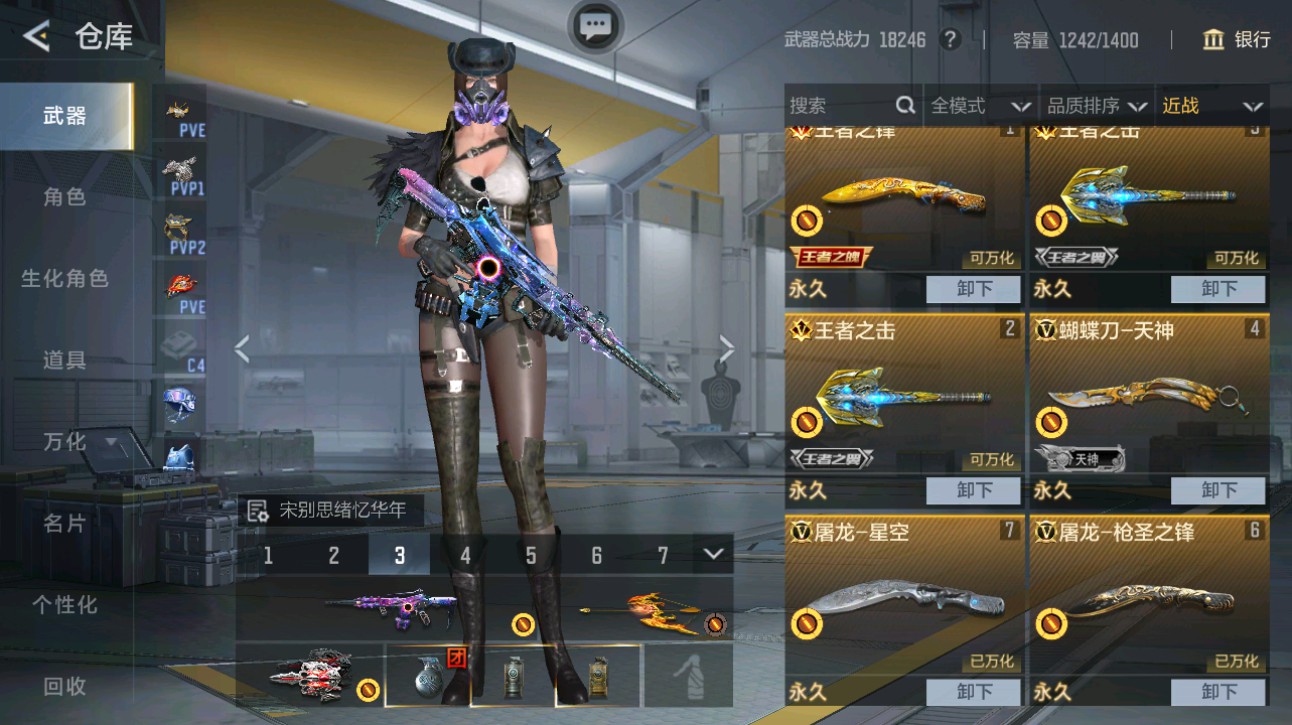
Task: Open the 品质排序 quality sort dropdown
Action: tap(1092, 104)
